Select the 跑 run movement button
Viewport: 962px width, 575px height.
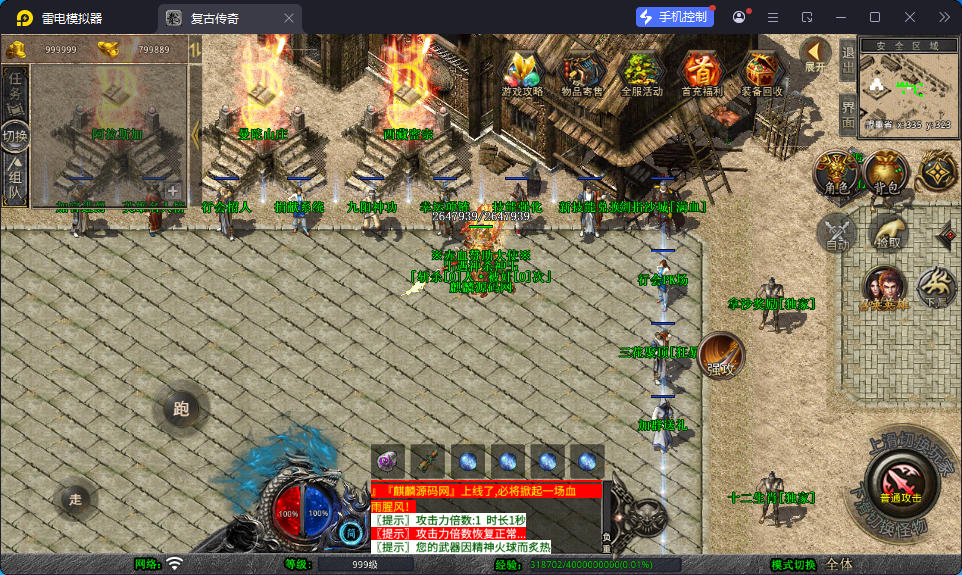pyautogui.click(x=181, y=408)
